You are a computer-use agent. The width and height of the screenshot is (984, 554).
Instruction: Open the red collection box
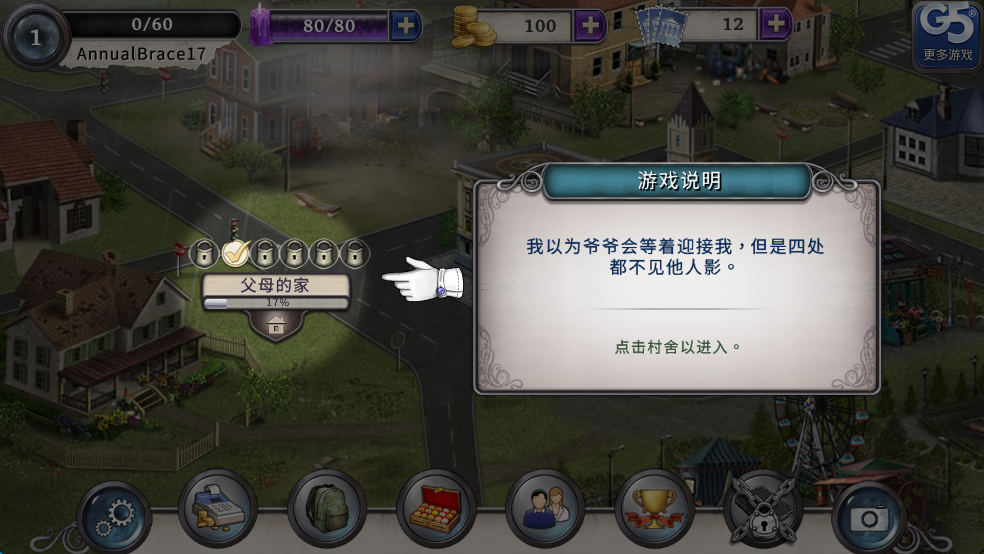point(436,510)
